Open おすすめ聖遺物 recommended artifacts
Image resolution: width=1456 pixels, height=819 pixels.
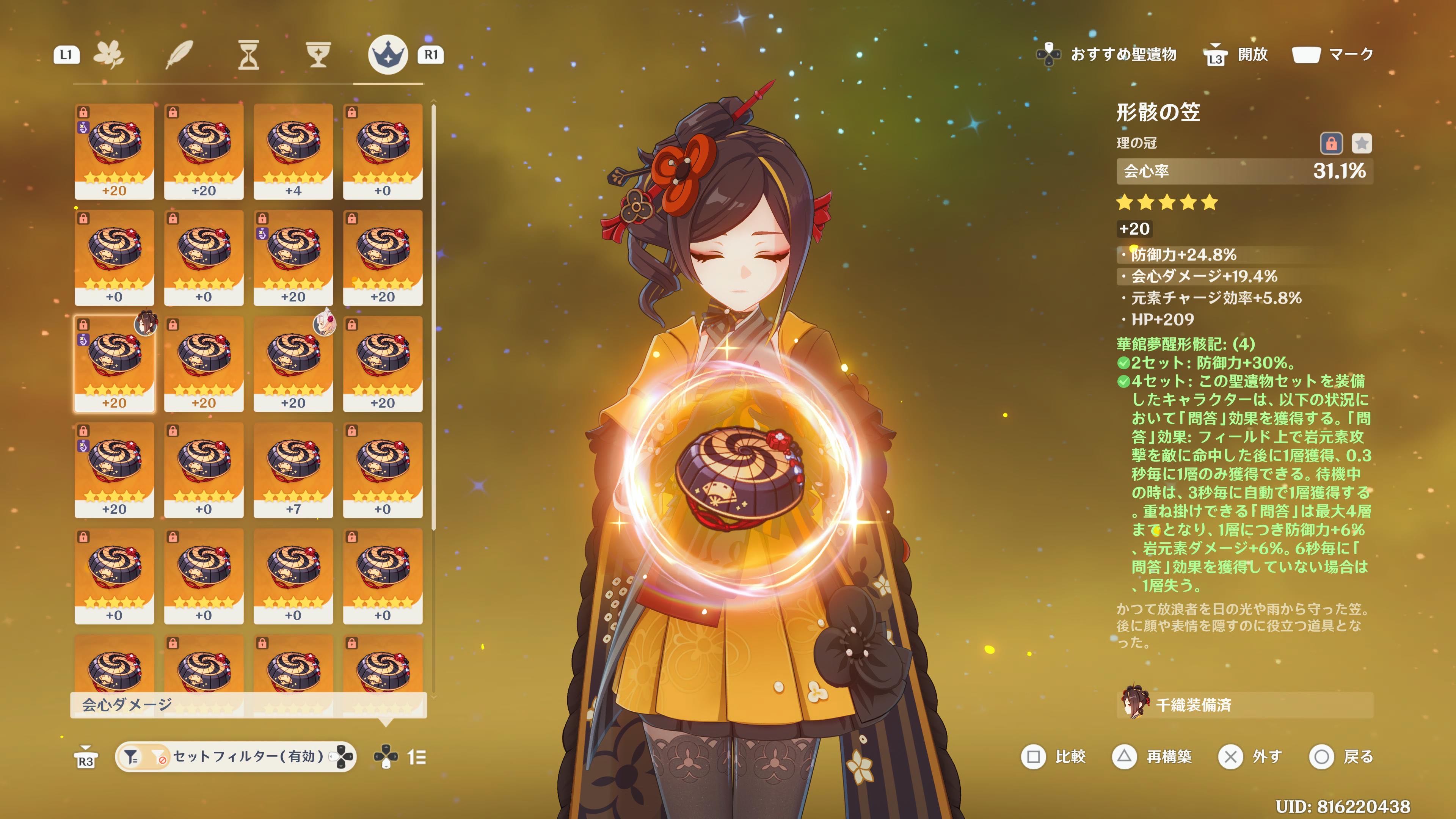tap(1108, 55)
